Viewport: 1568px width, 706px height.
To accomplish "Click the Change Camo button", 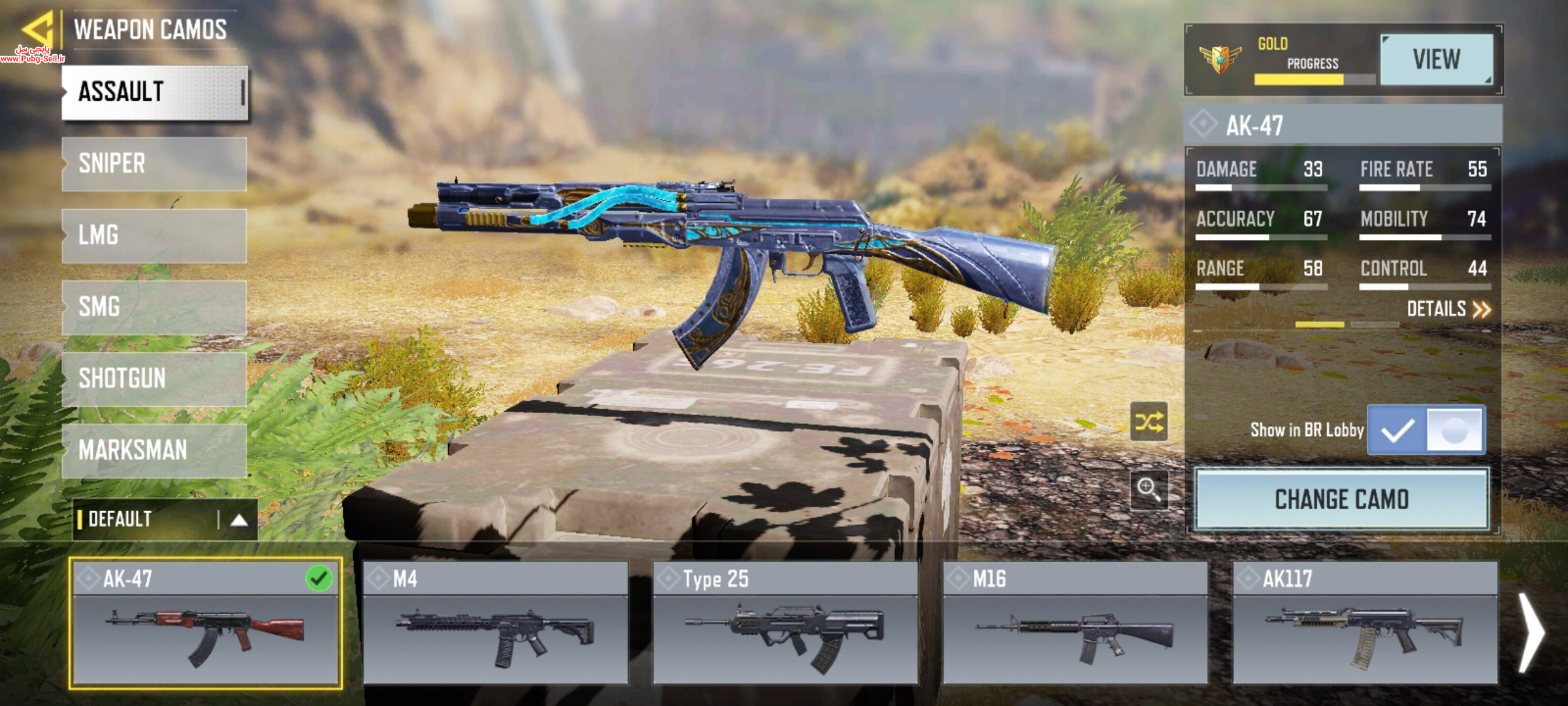I will [x=1342, y=500].
